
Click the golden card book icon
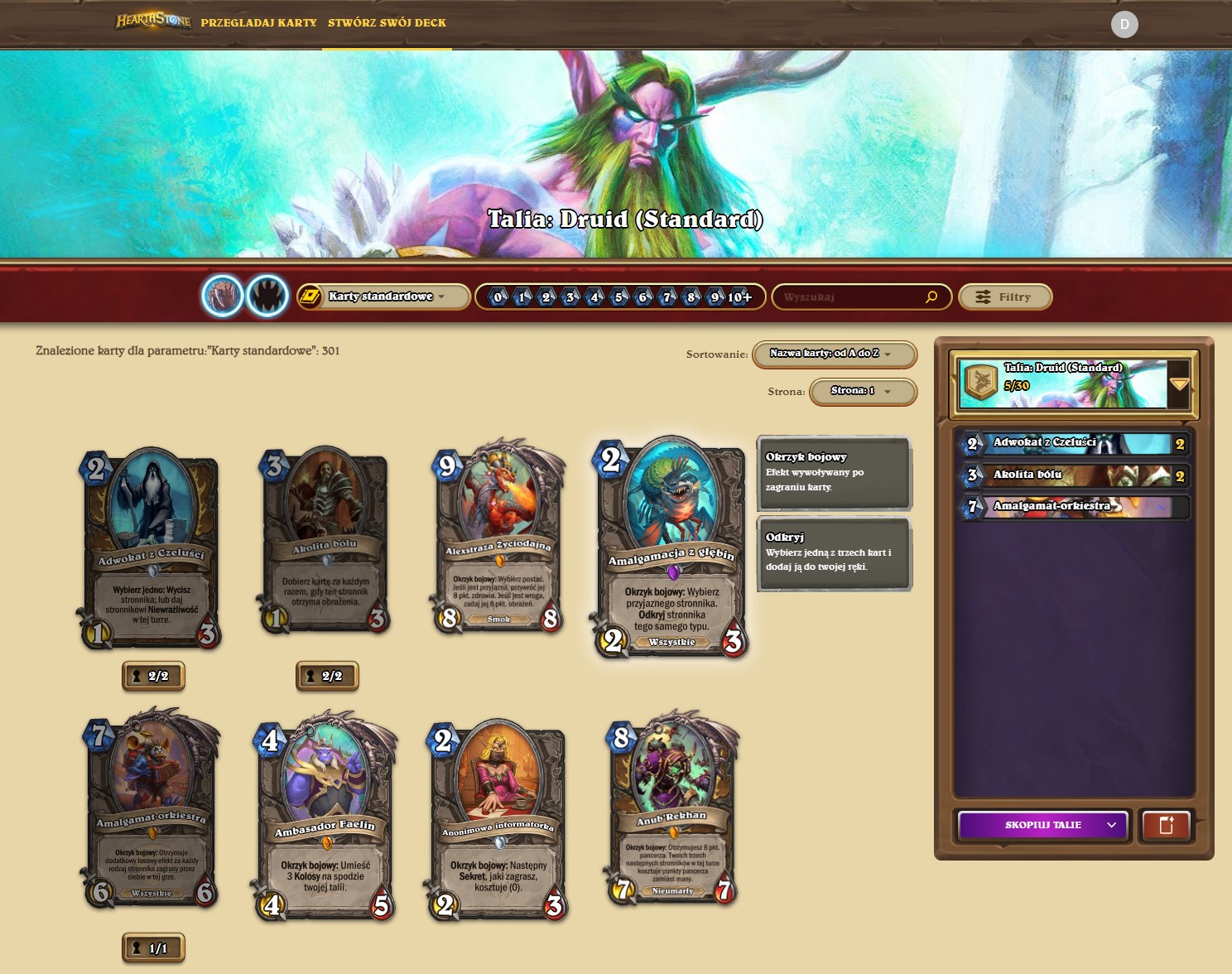coord(310,296)
